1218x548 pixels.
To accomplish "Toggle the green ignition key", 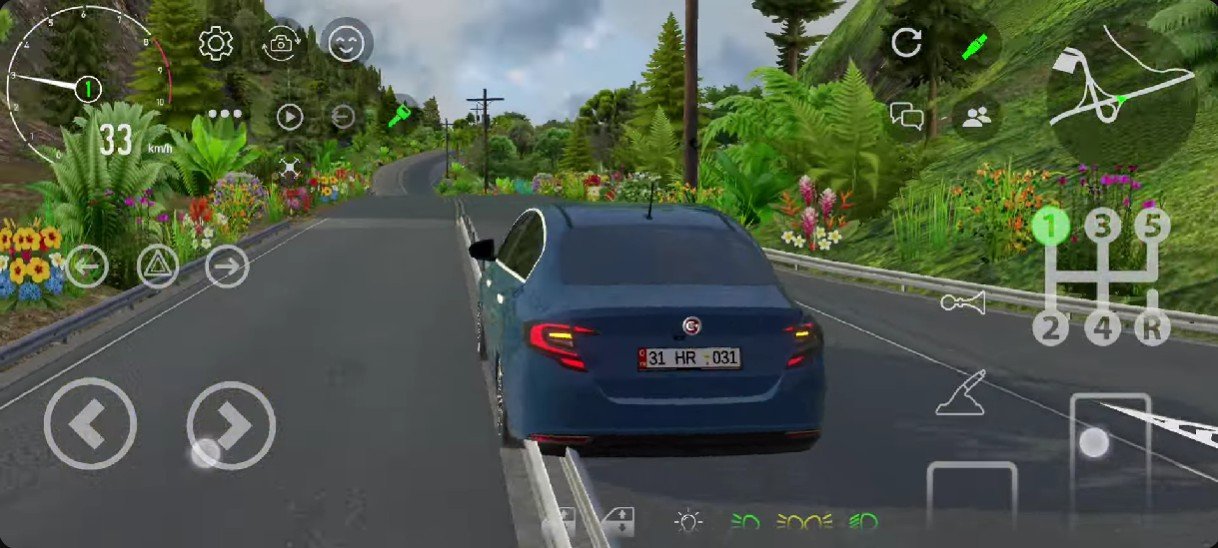I will pyautogui.click(x=401, y=116).
